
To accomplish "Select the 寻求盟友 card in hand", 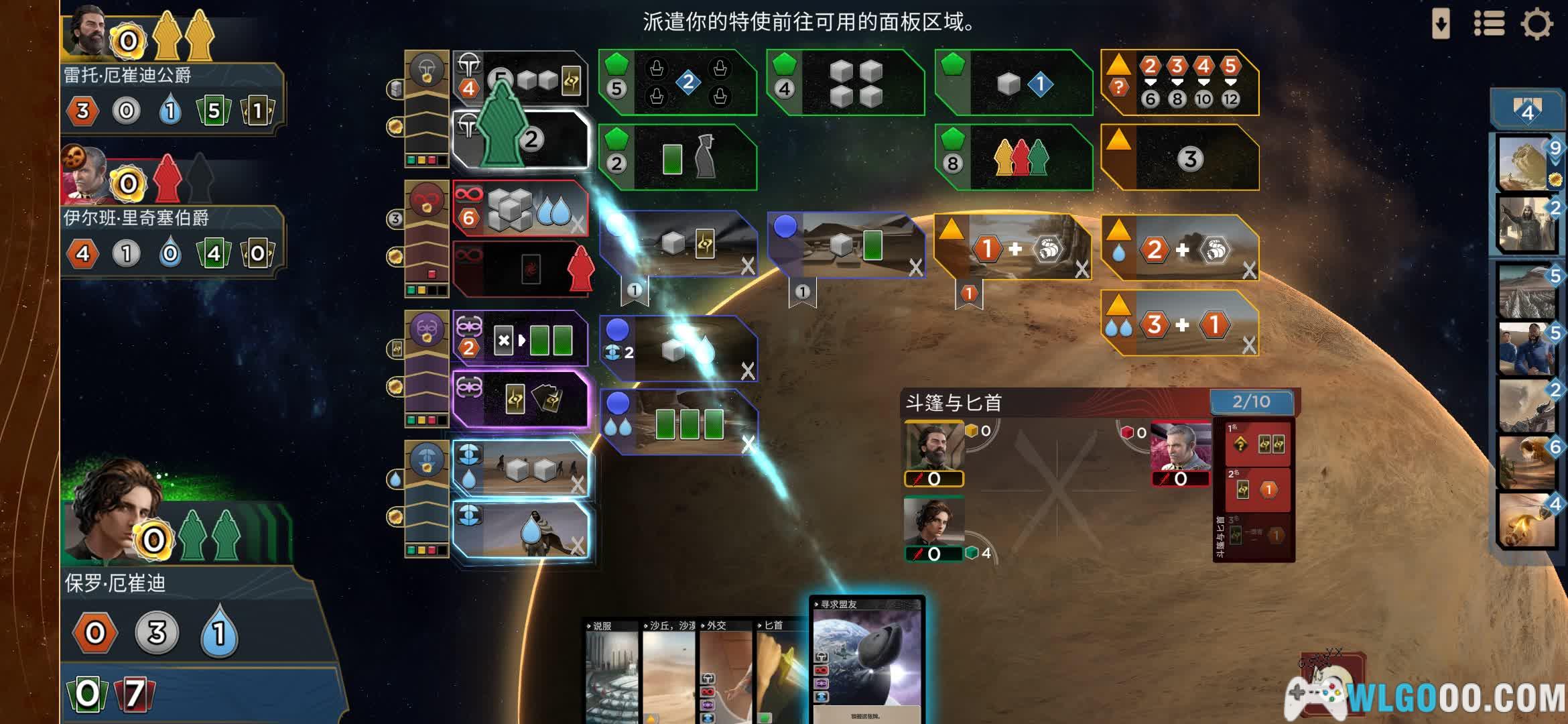I will 867,660.
